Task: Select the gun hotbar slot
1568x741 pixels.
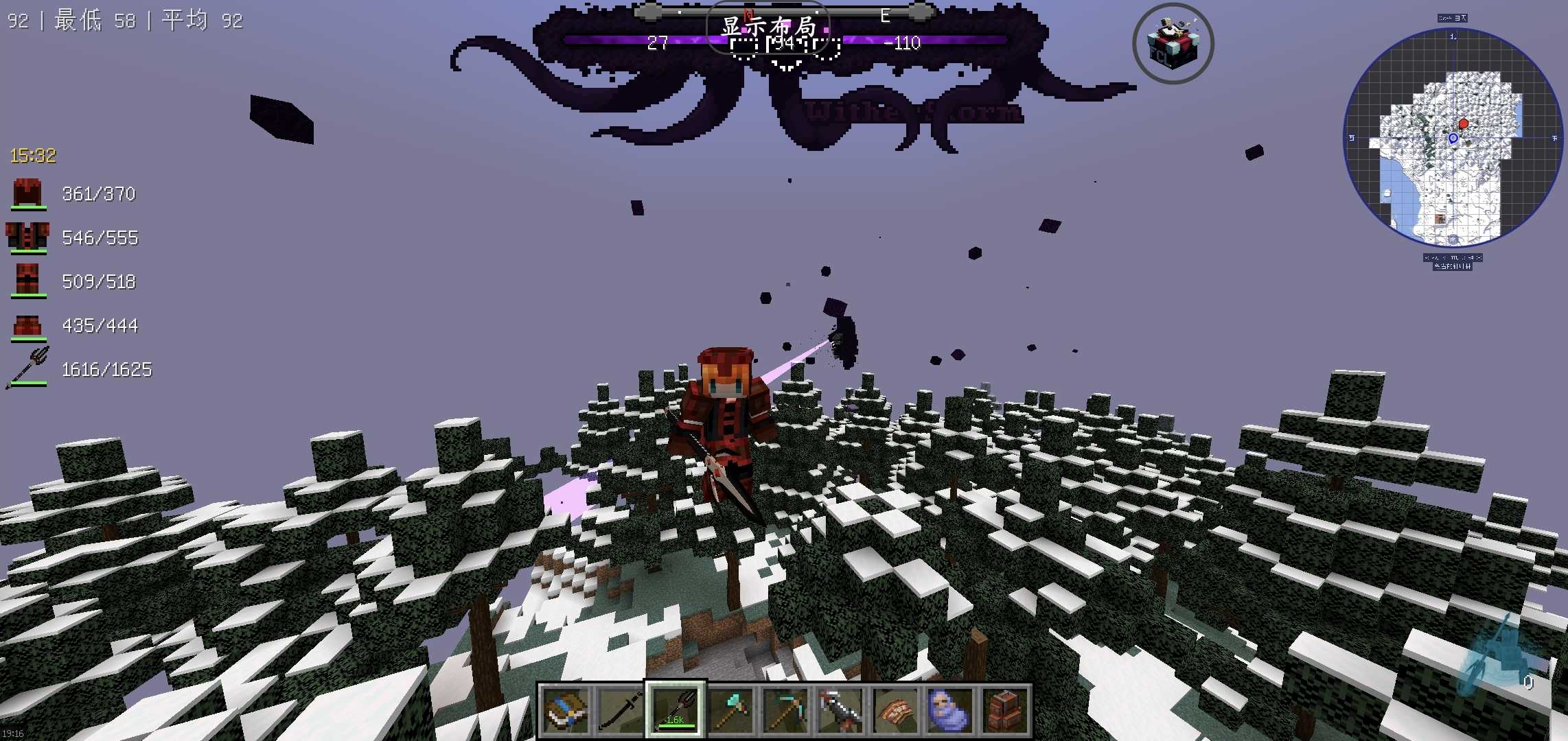Action: point(840,711)
